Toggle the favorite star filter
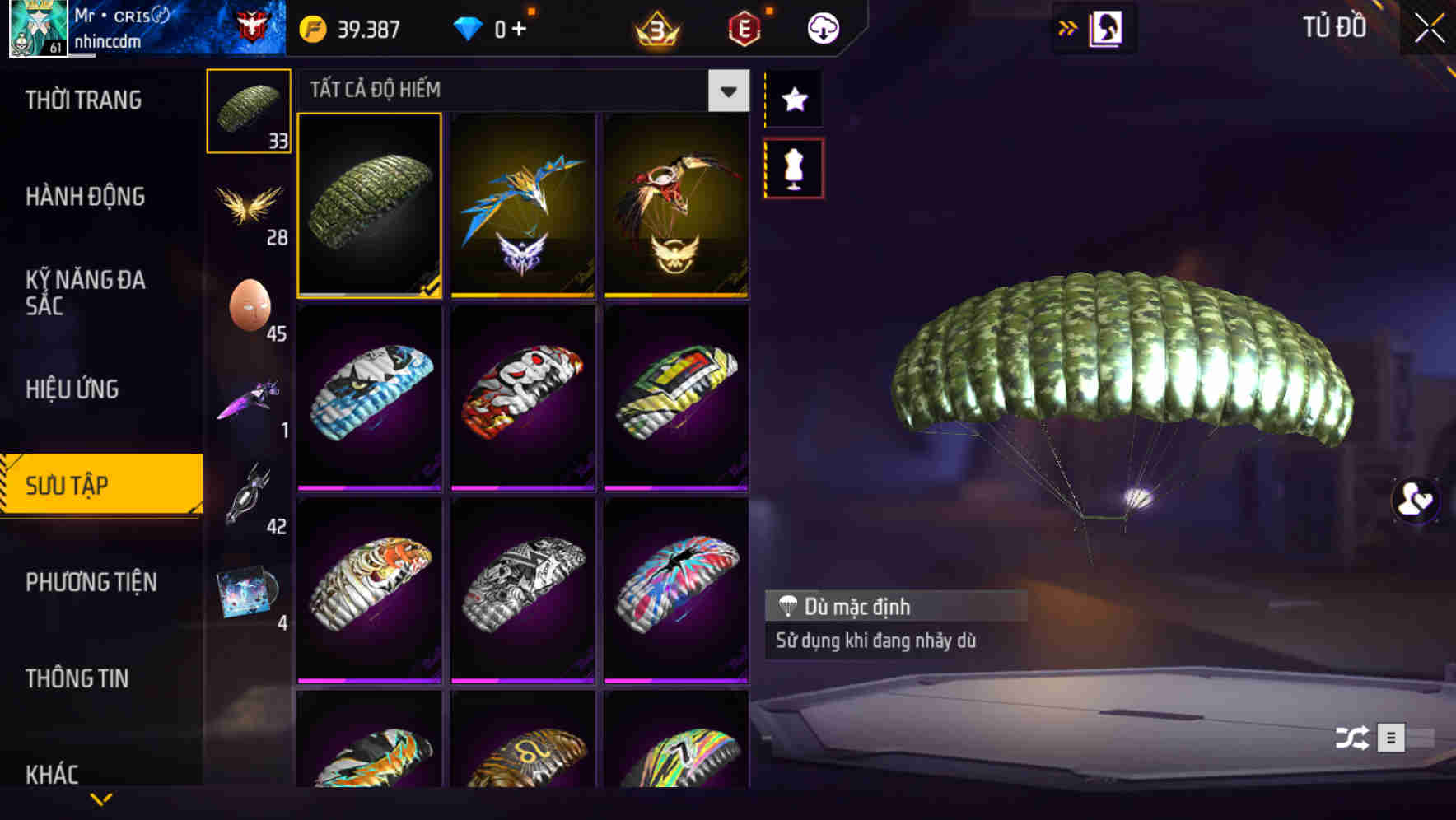Screen dimensions: 1456x820 [793, 100]
